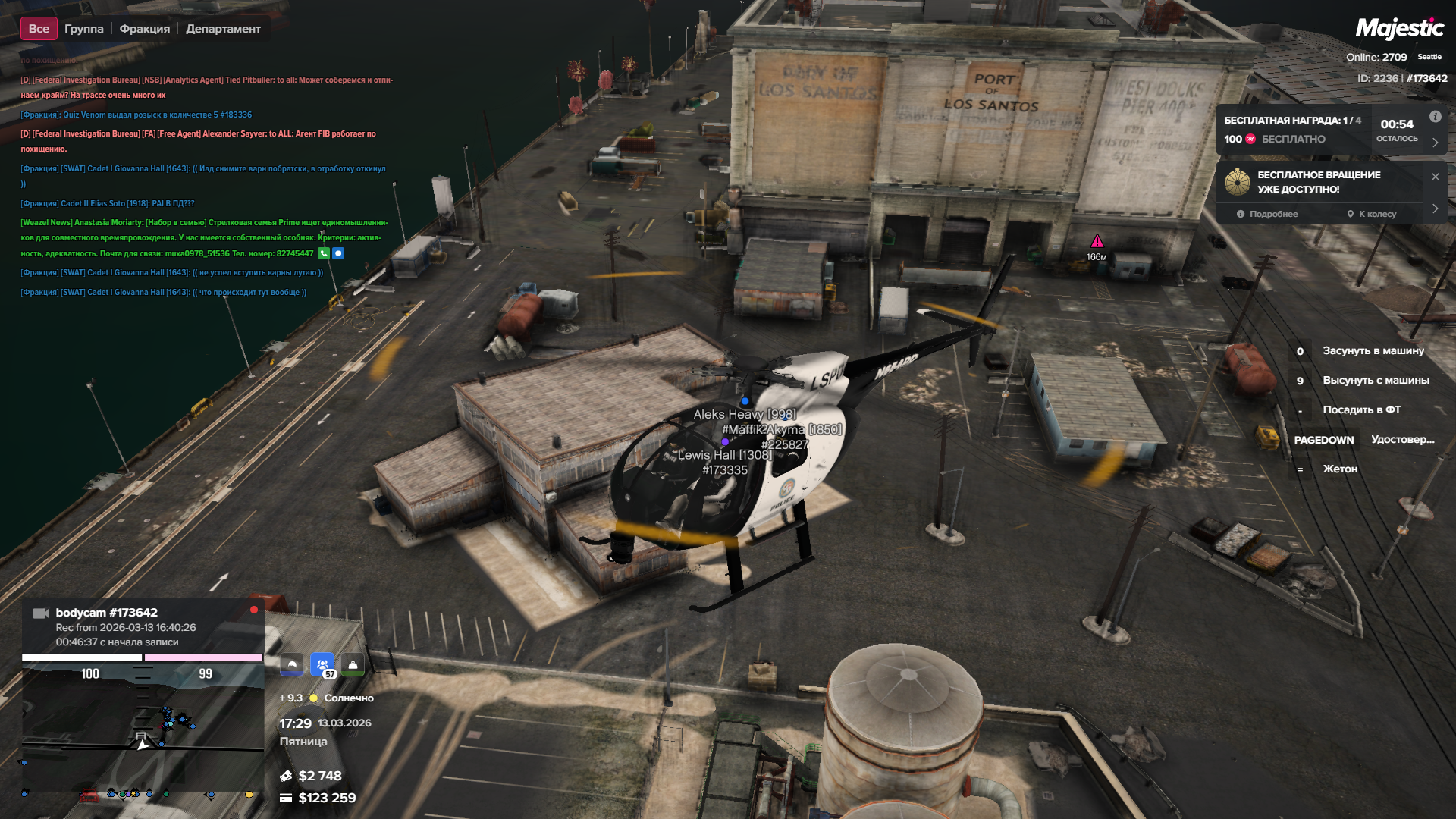The height and width of the screenshot is (819, 1456).
Task: Expand the free reward panel arrow
Action: 1435,143
